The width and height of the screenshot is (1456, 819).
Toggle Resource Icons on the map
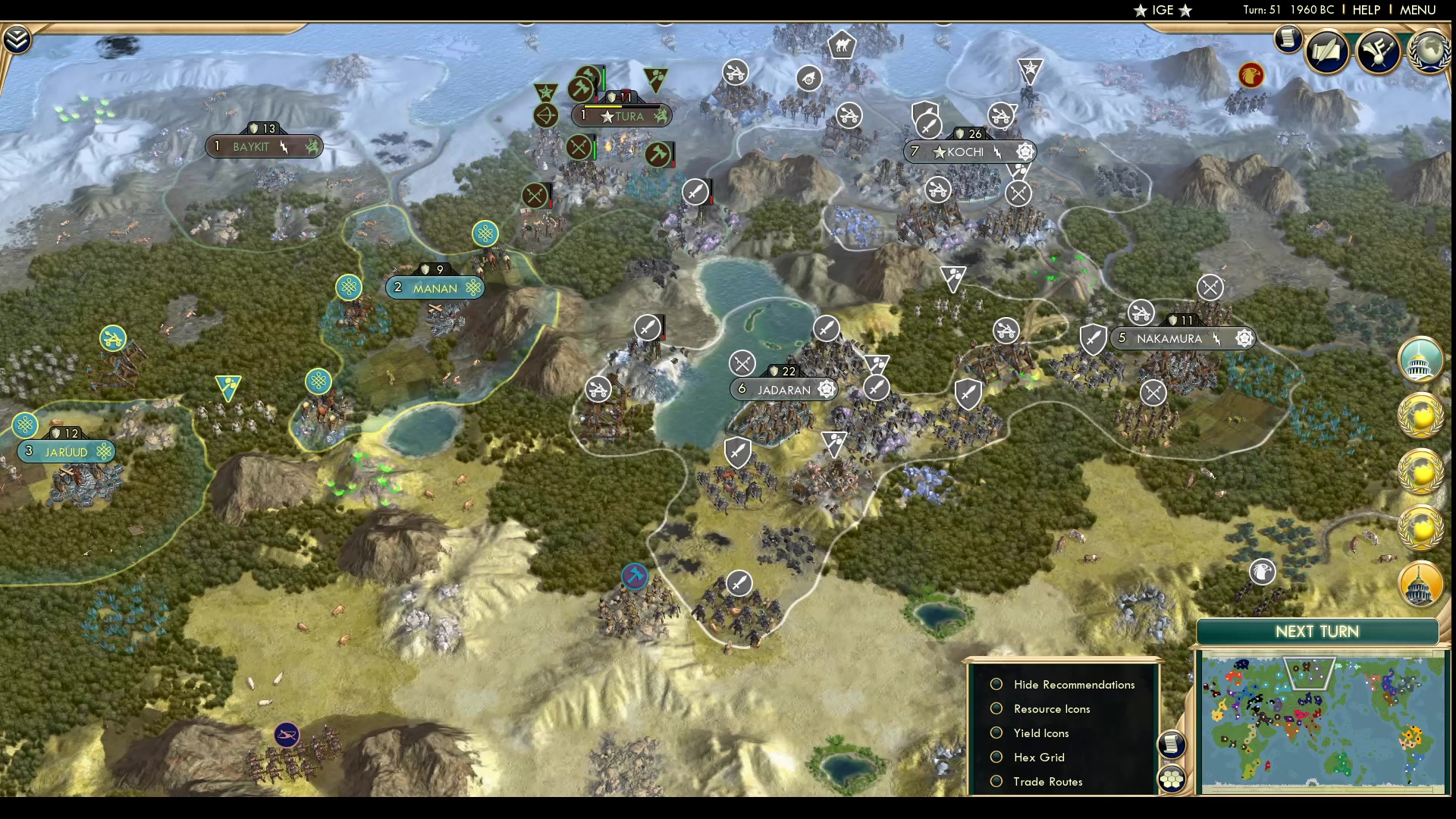click(997, 708)
